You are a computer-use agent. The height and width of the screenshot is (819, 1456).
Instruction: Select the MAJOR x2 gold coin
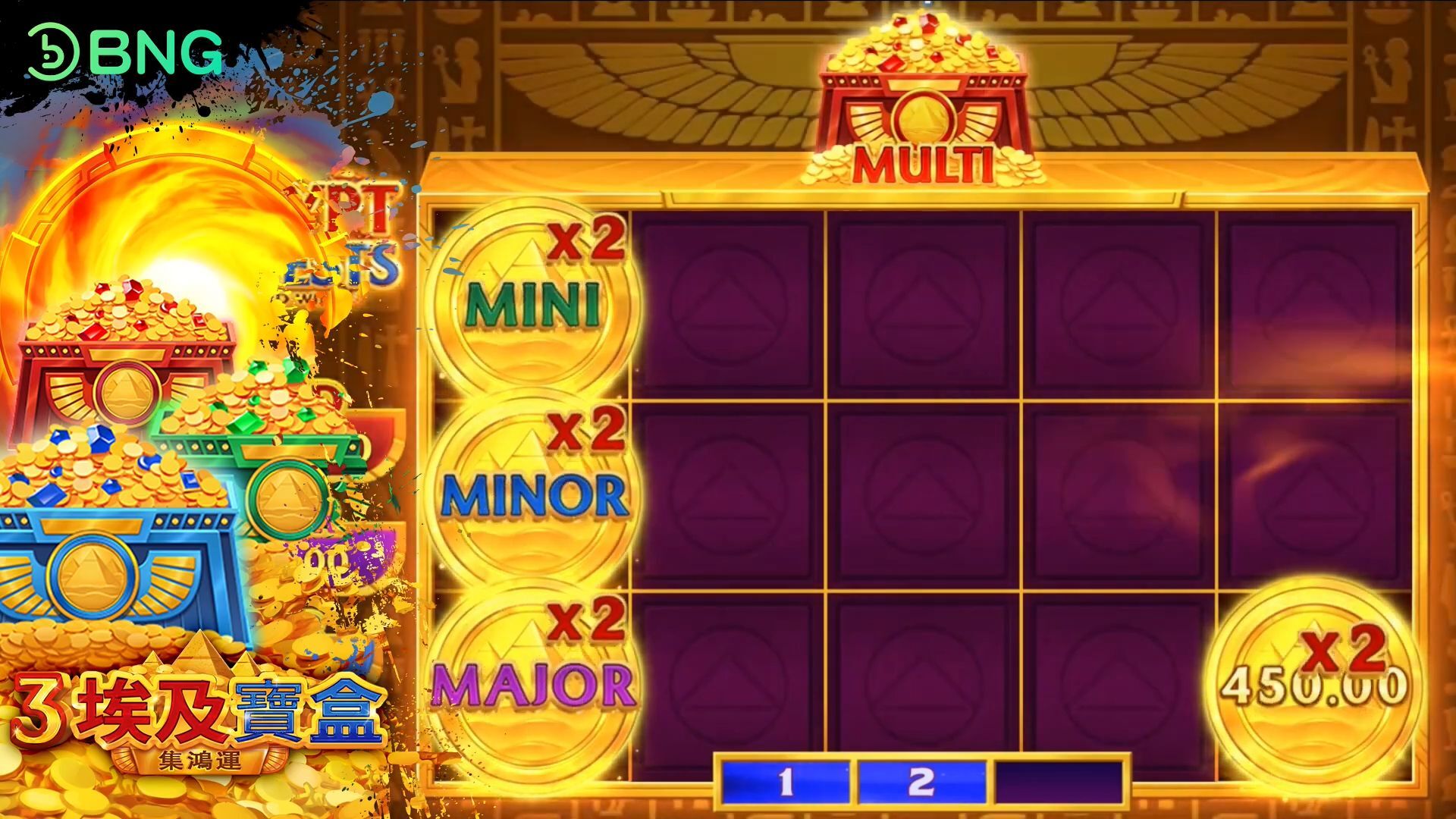(x=532, y=682)
